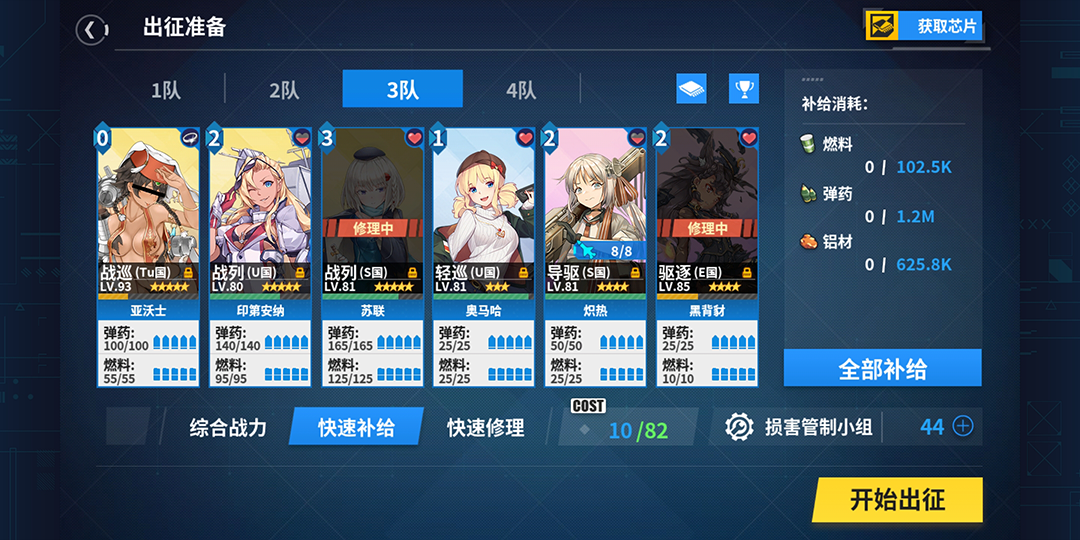Switch to the 4队 fleet tab
This screenshot has width=1080, height=540.
(520, 90)
